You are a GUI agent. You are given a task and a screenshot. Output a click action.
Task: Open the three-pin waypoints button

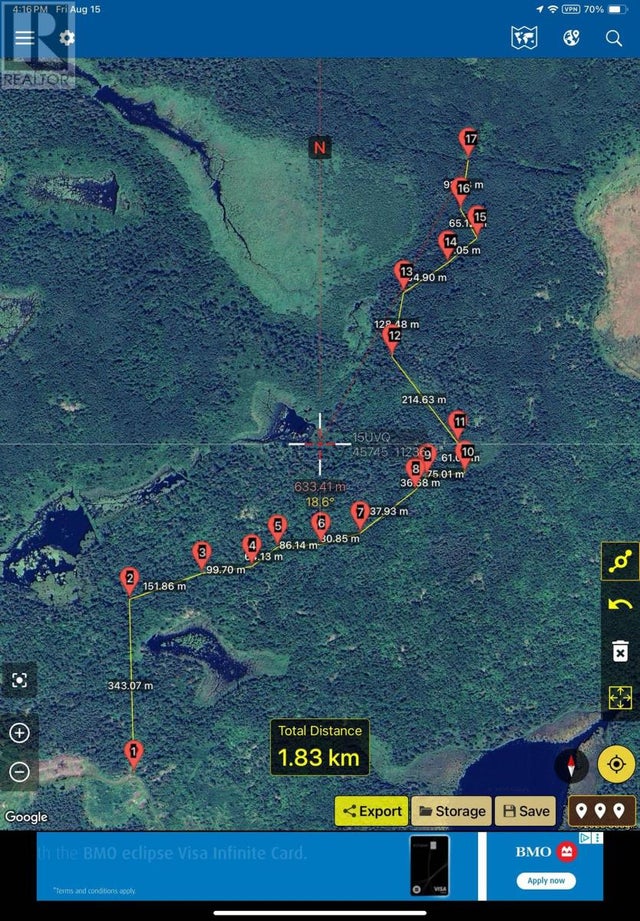point(601,811)
